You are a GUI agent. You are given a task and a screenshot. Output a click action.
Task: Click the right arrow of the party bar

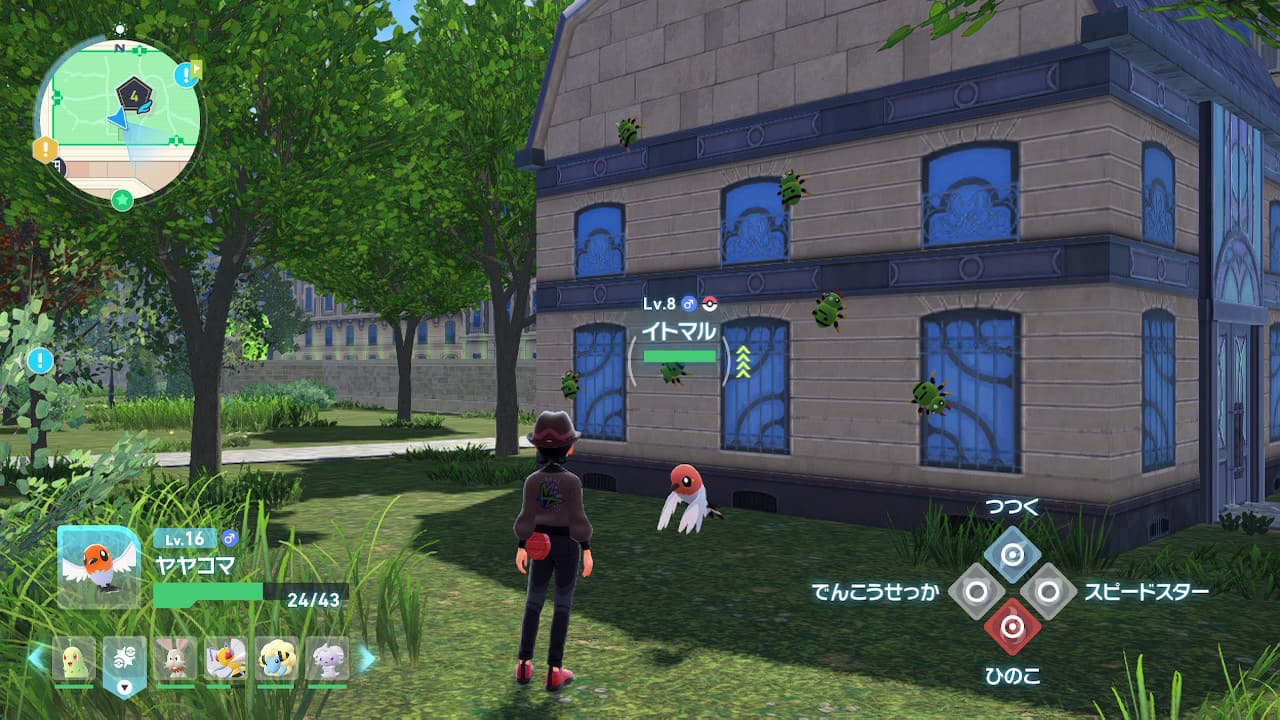pos(366,658)
